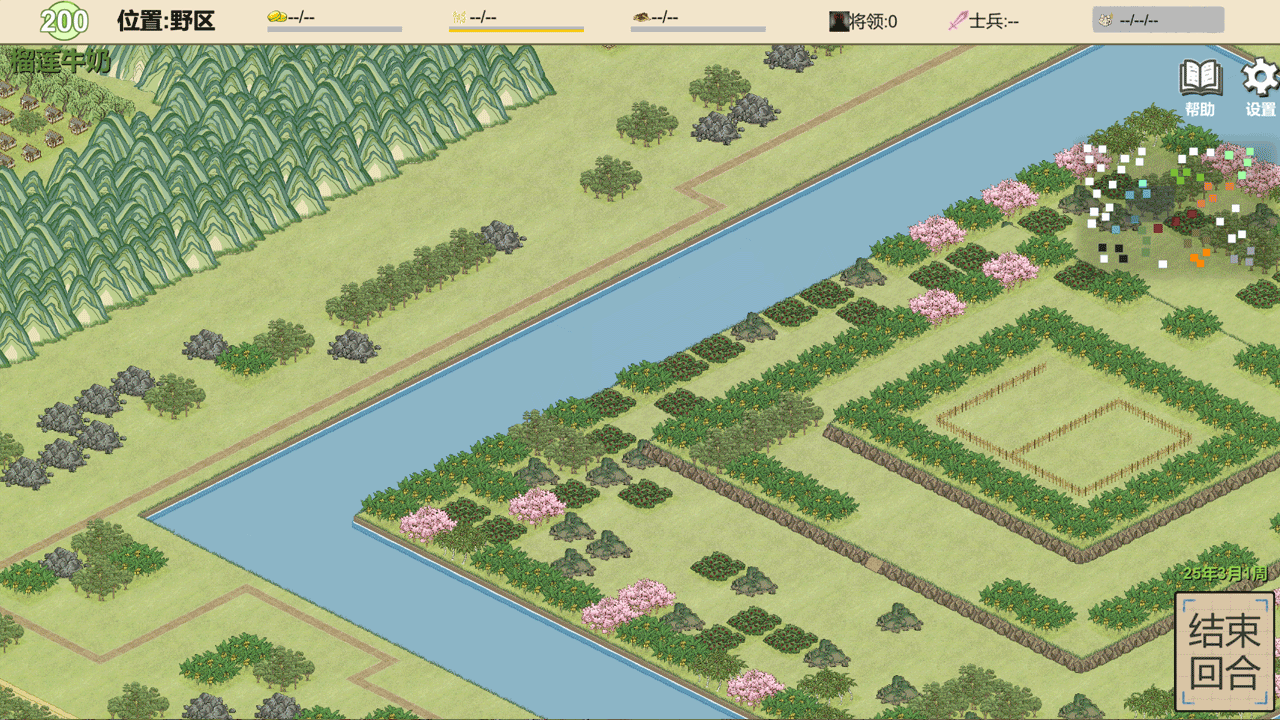This screenshot has width=1280, height=720.
Task: Select the 士兵 soldiers indicator
Action: [983, 20]
